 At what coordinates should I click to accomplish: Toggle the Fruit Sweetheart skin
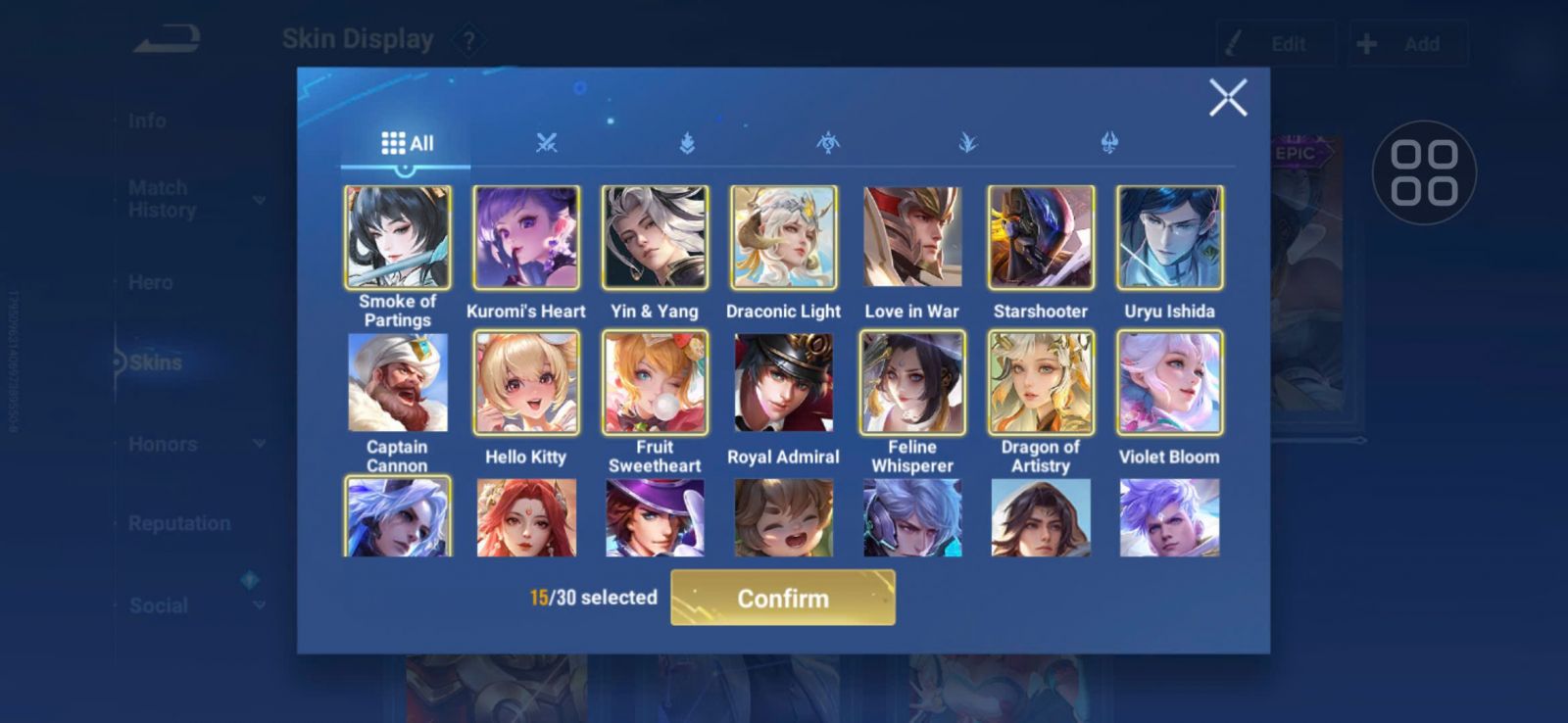(655, 383)
